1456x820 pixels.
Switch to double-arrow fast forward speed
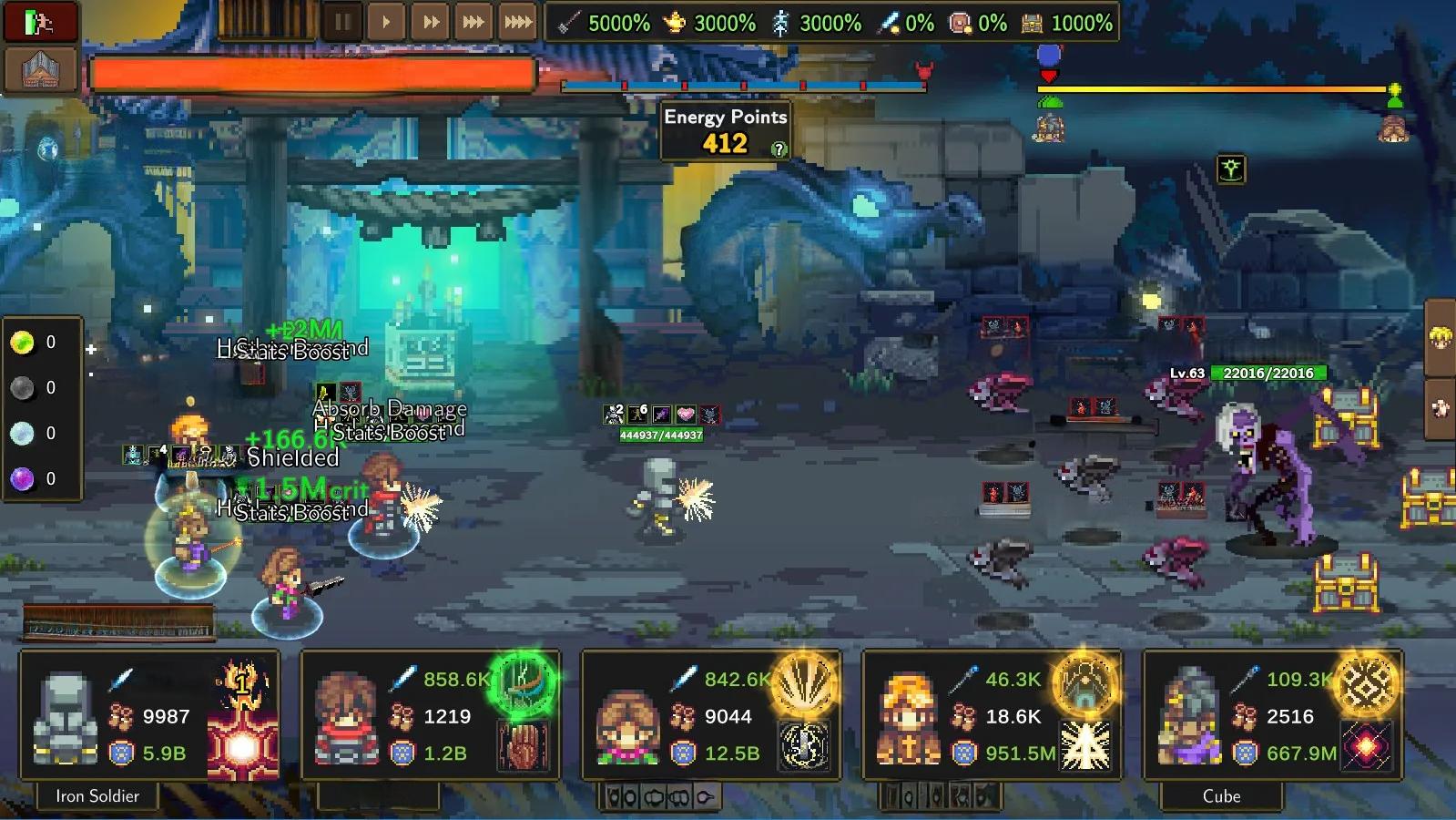click(x=431, y=22)
